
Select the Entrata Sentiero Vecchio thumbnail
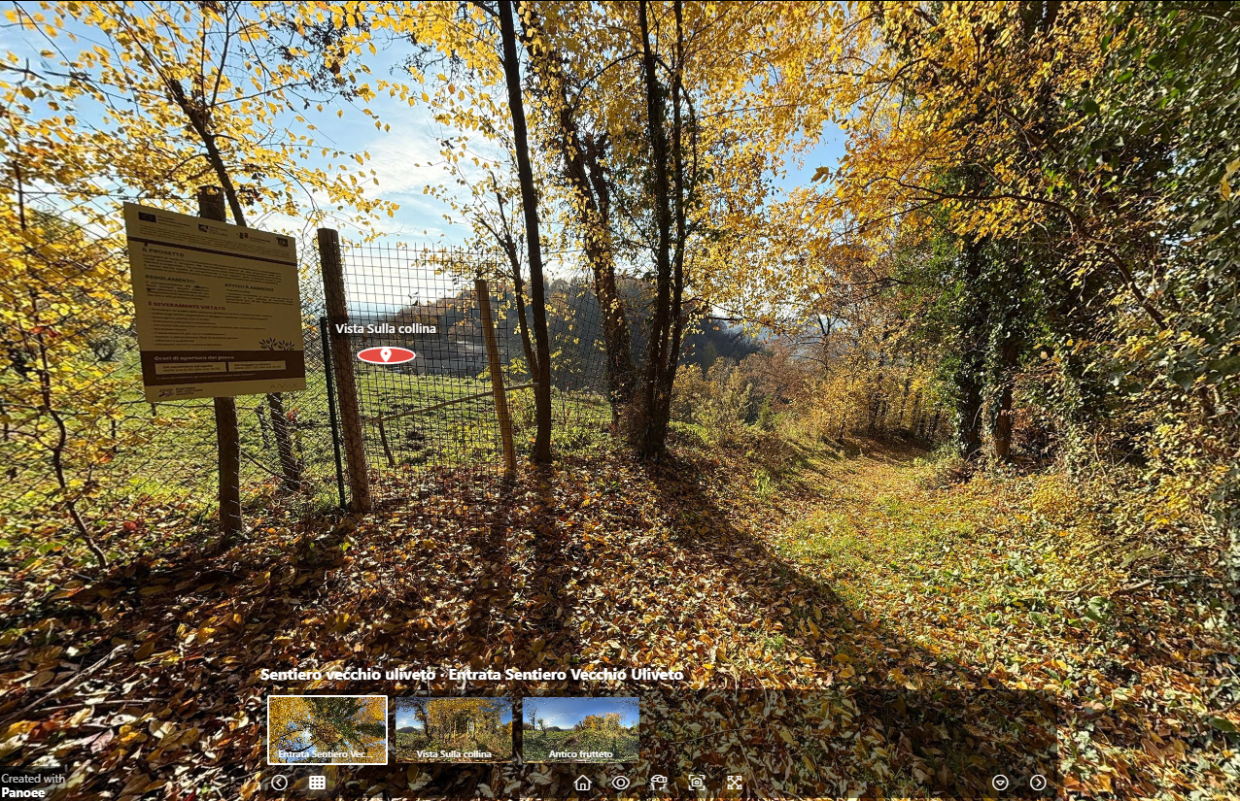[x=327, y=730]
